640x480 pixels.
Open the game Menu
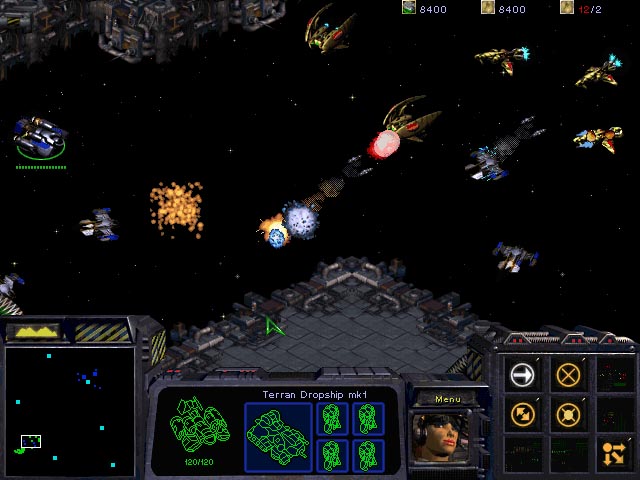(x=446, y=399)
